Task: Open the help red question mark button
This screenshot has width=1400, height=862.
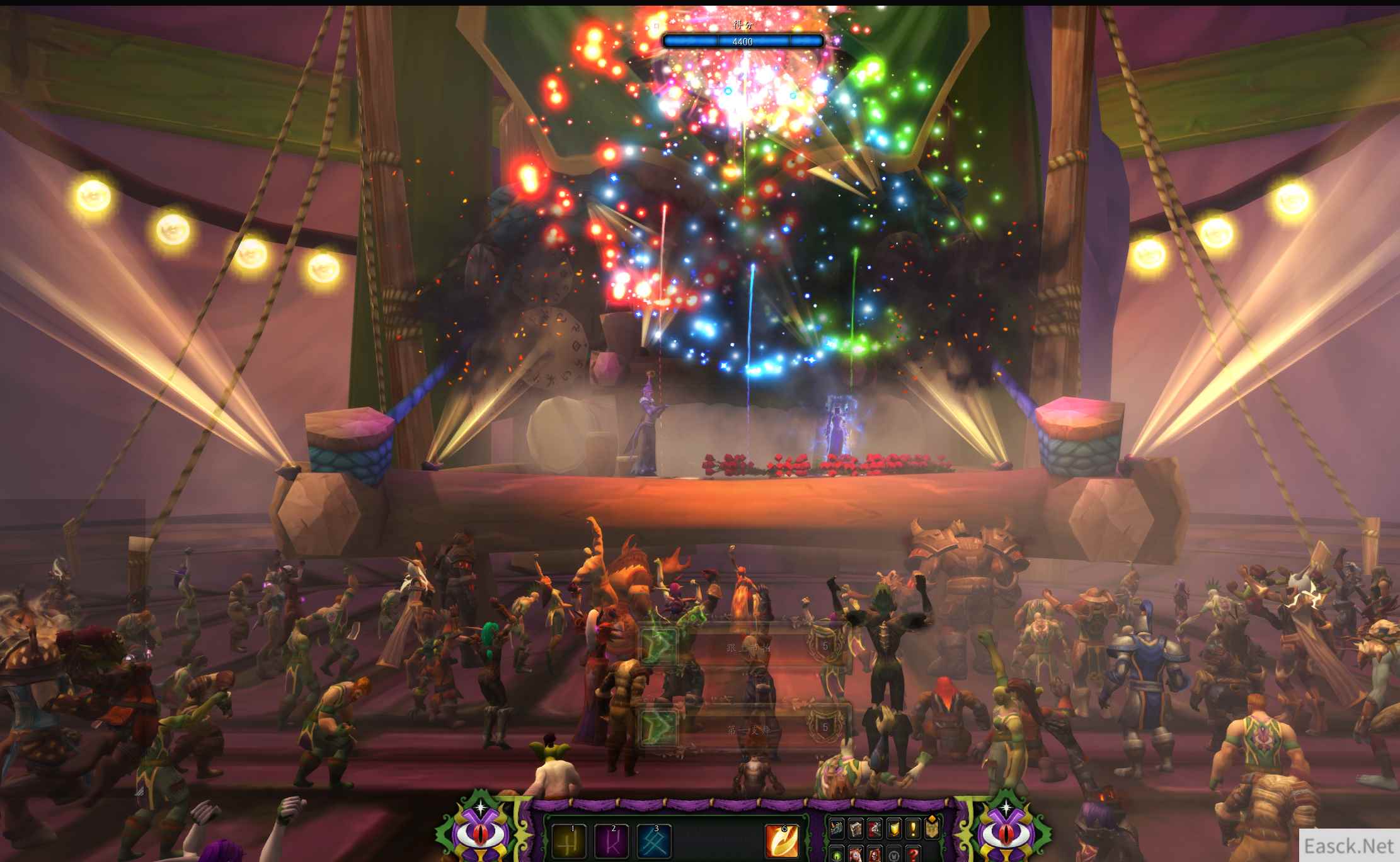Action: pyautogui.click(x=913, y=856)
